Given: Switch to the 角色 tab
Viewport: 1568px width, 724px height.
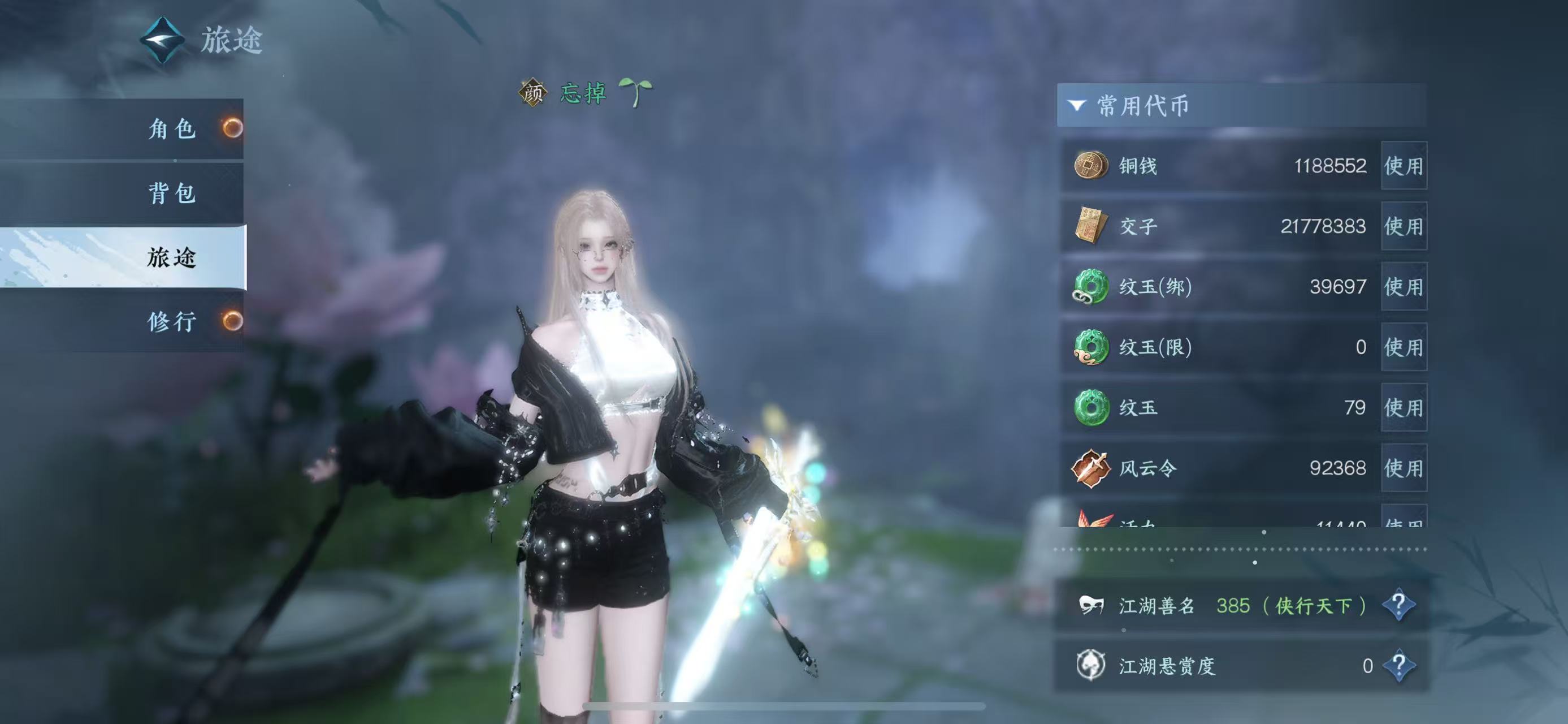Looking at the screenshot, I should (x=172, y=128).
